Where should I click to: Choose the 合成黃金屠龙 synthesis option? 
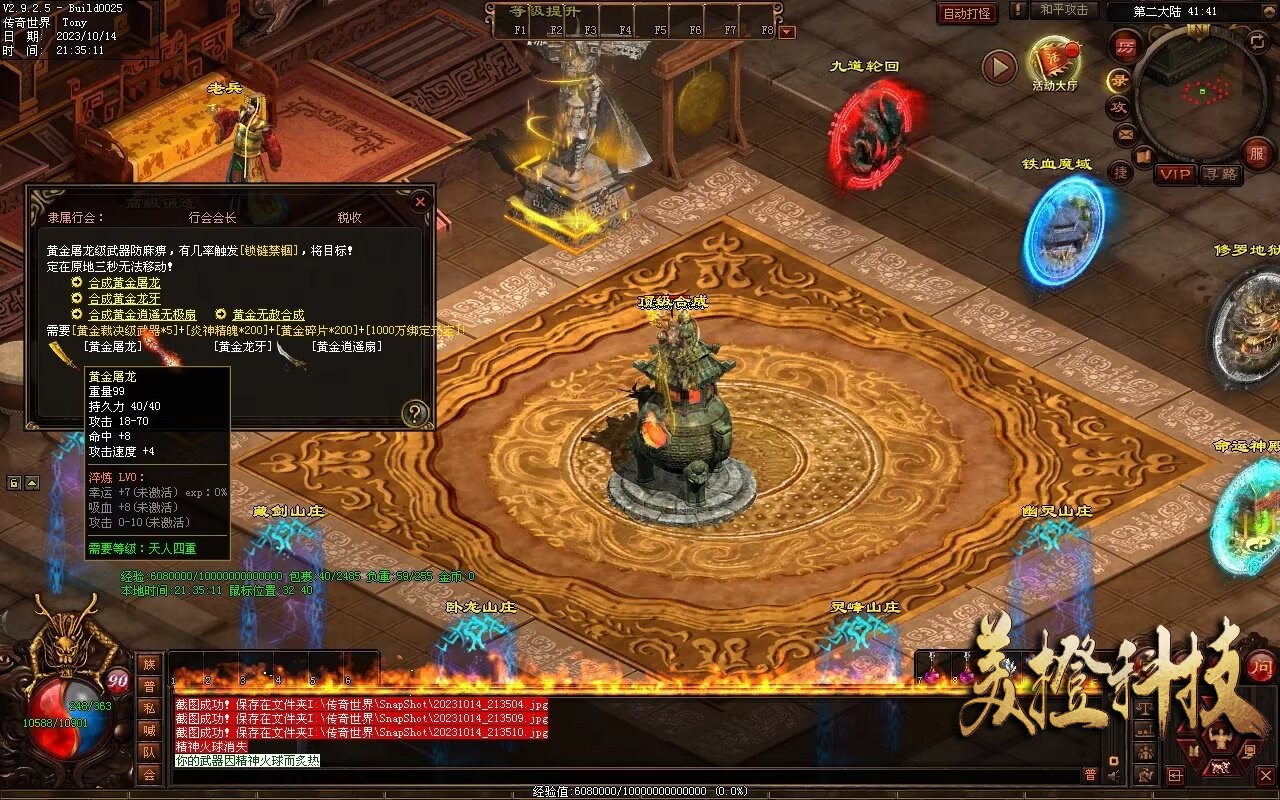pyautogui.click(x=124, y=283)
